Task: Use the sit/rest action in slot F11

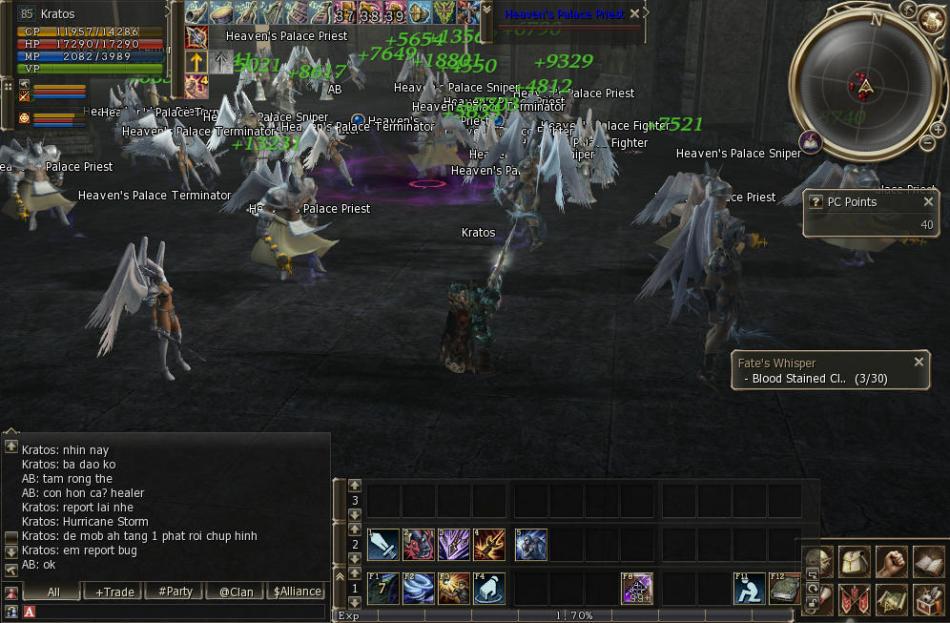Action: click(749, 588)
